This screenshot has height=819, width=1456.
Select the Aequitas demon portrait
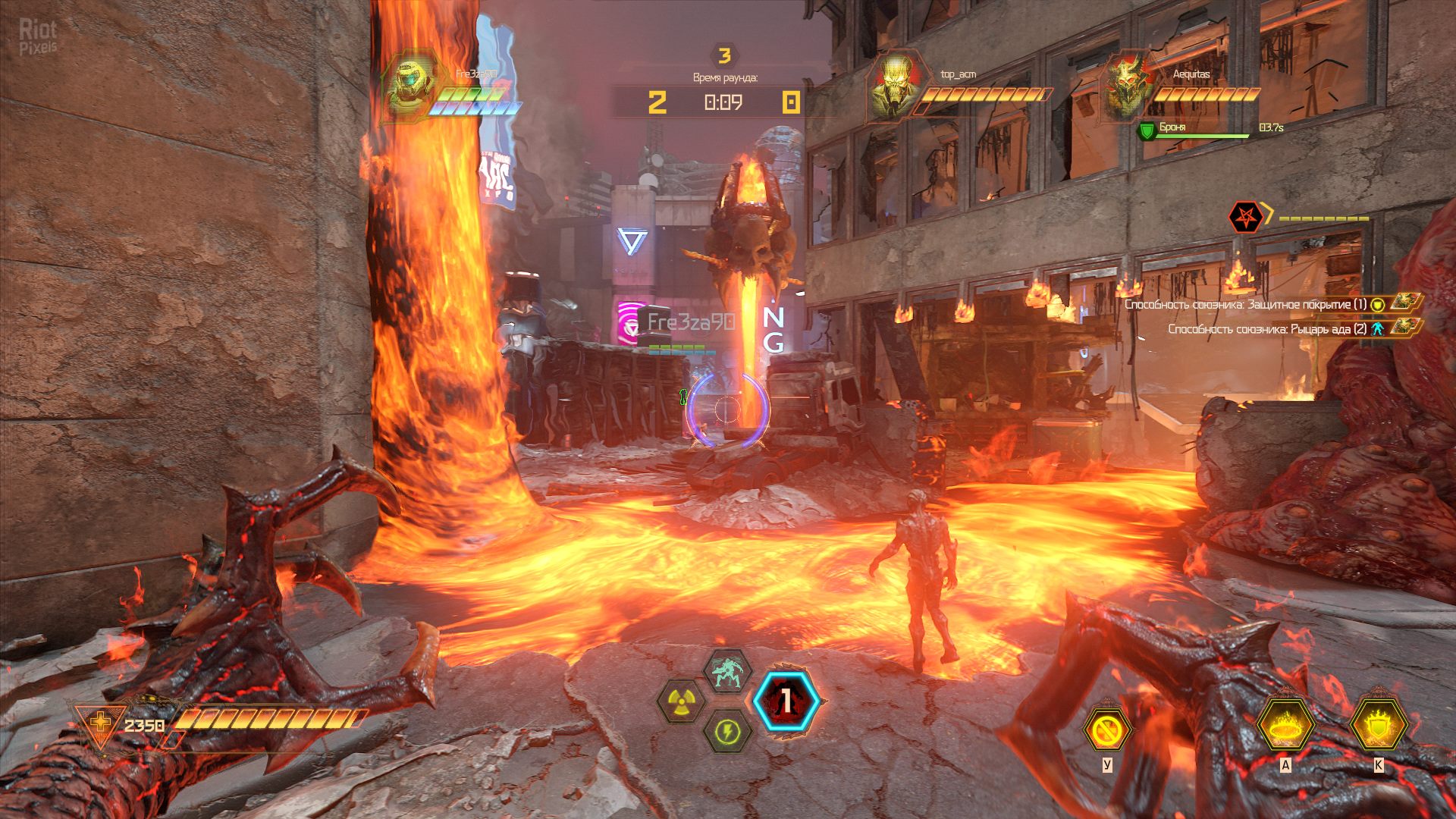(1125, 85)
